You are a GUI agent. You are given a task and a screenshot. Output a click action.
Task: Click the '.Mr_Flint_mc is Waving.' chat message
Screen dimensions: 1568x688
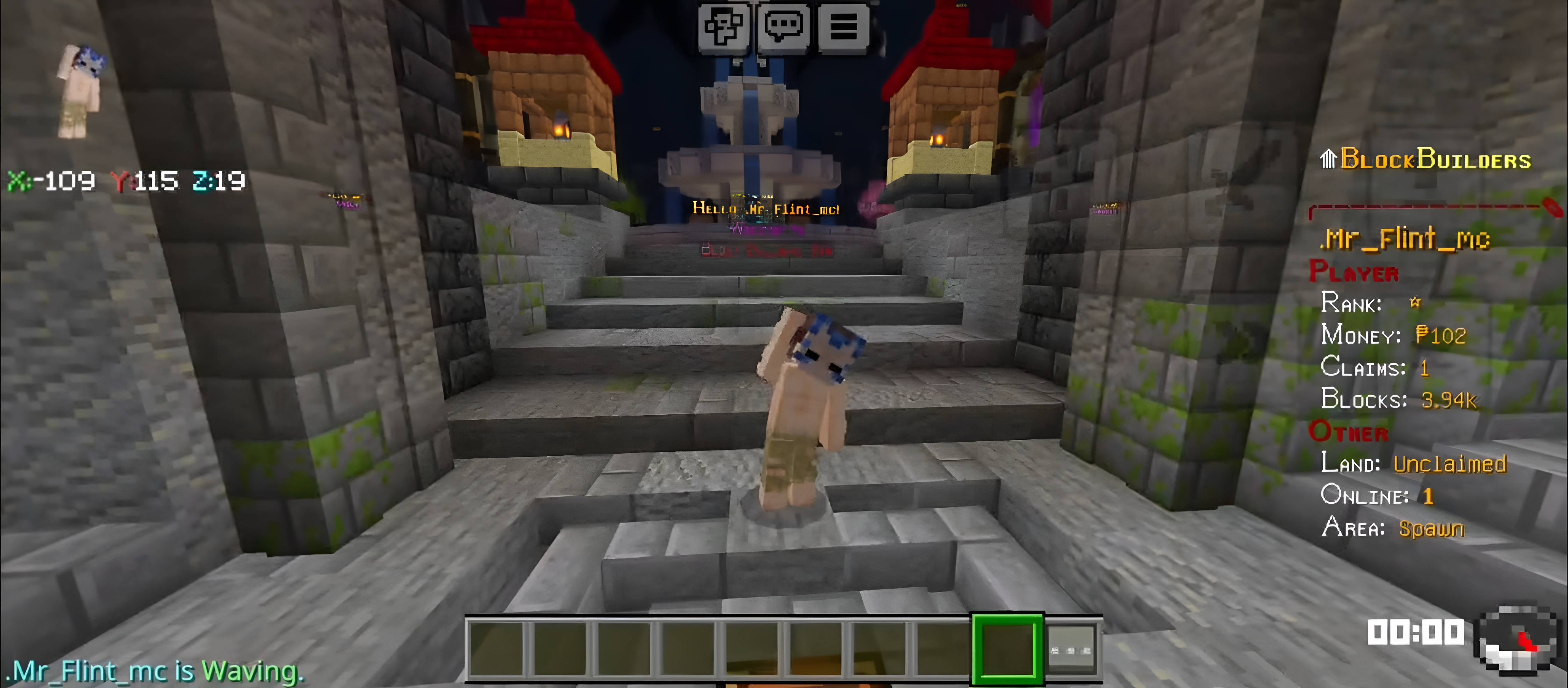pos(155,671)
